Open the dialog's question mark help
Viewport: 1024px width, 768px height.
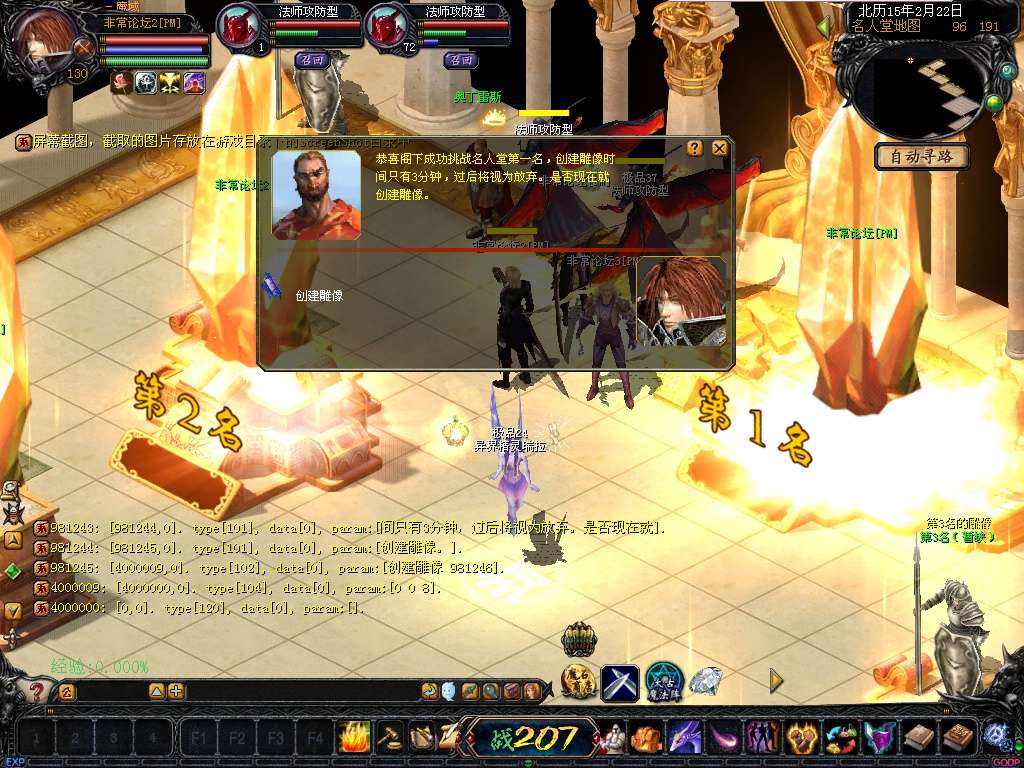695,148
